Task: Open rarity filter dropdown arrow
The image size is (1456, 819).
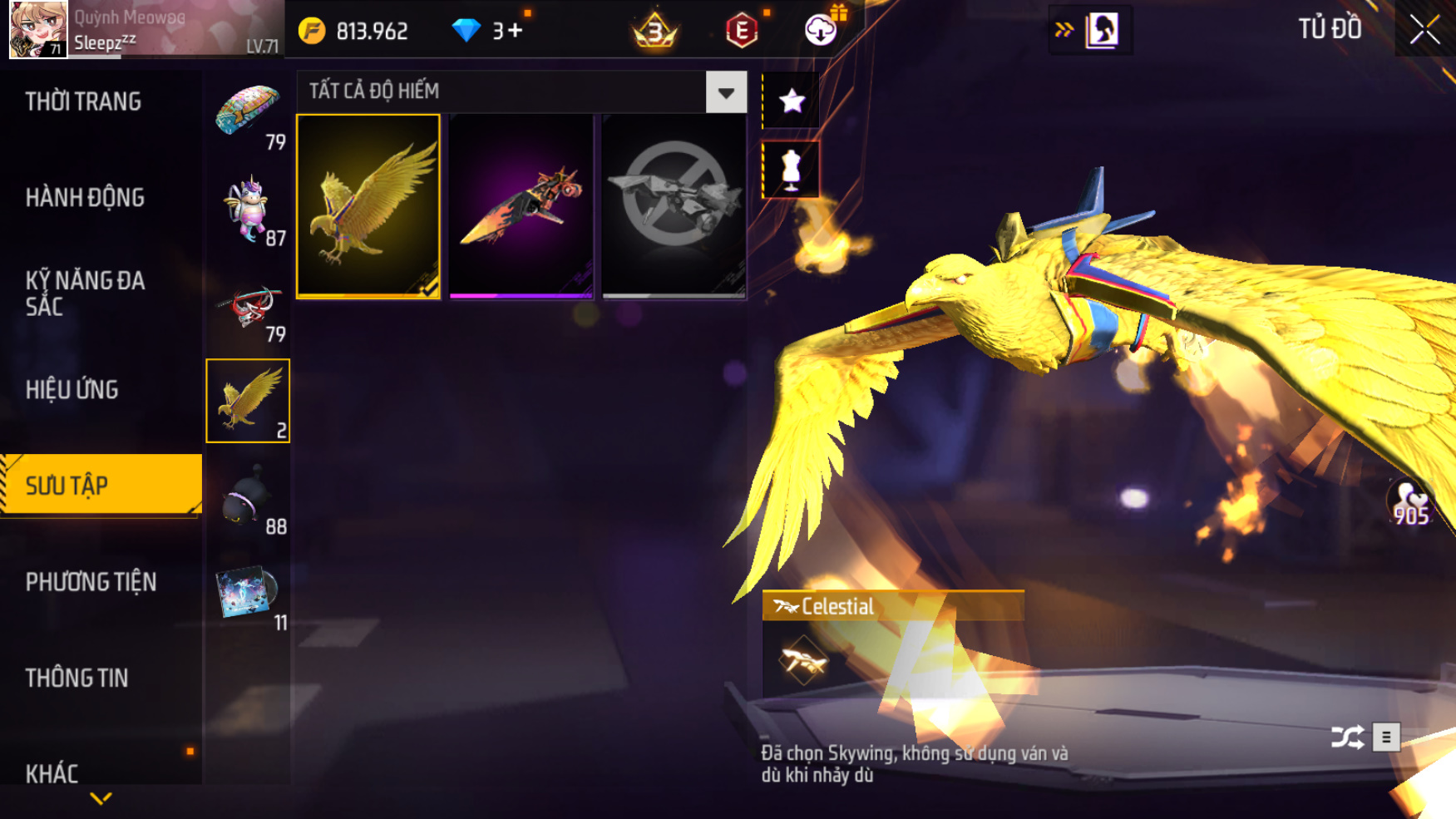Action: [x=726, y=92]
